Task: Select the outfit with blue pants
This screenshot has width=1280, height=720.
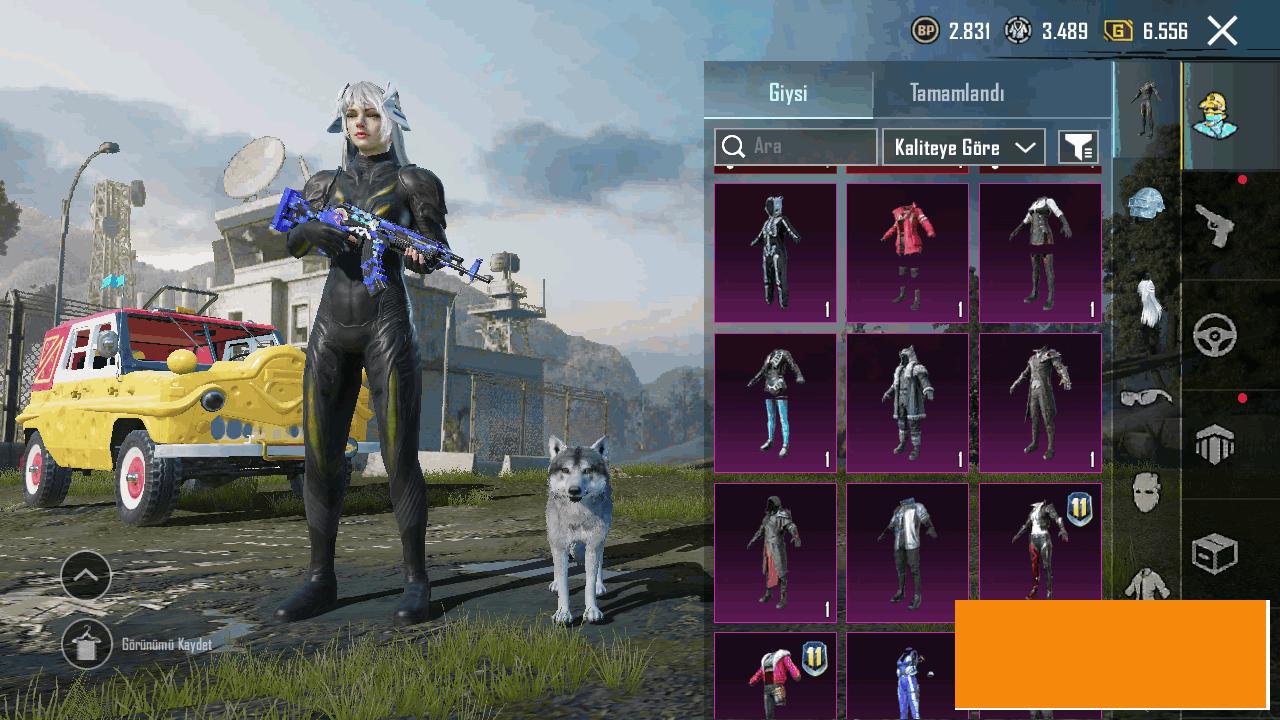Action: 775,402
